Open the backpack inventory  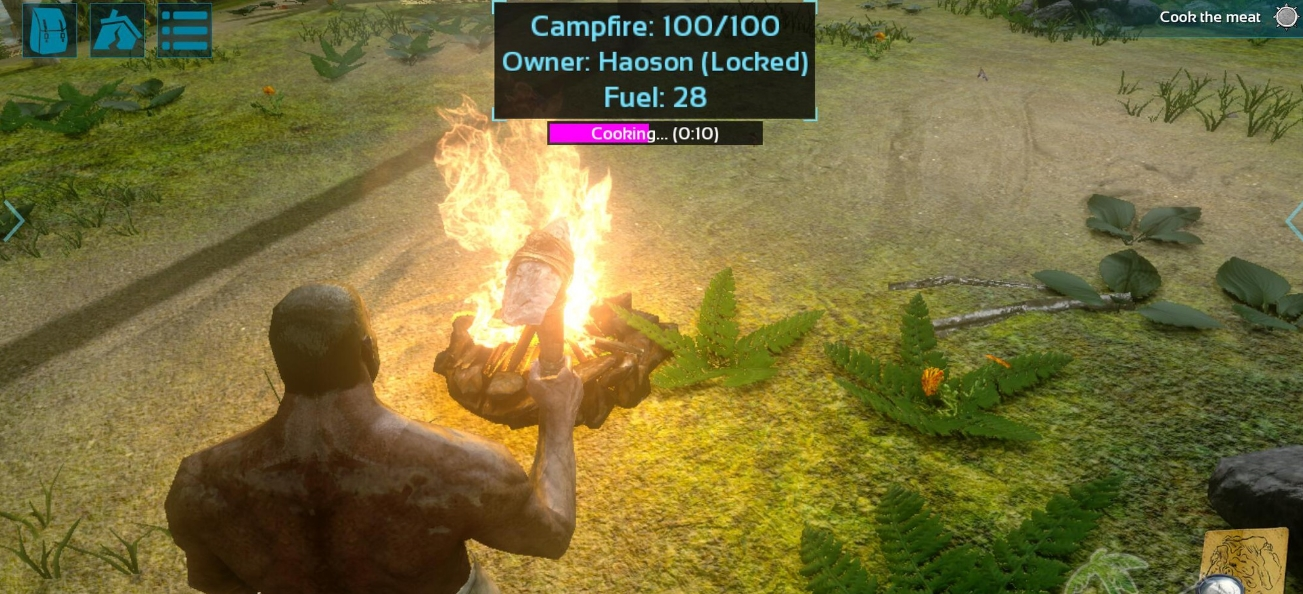(x=49, y=30)
